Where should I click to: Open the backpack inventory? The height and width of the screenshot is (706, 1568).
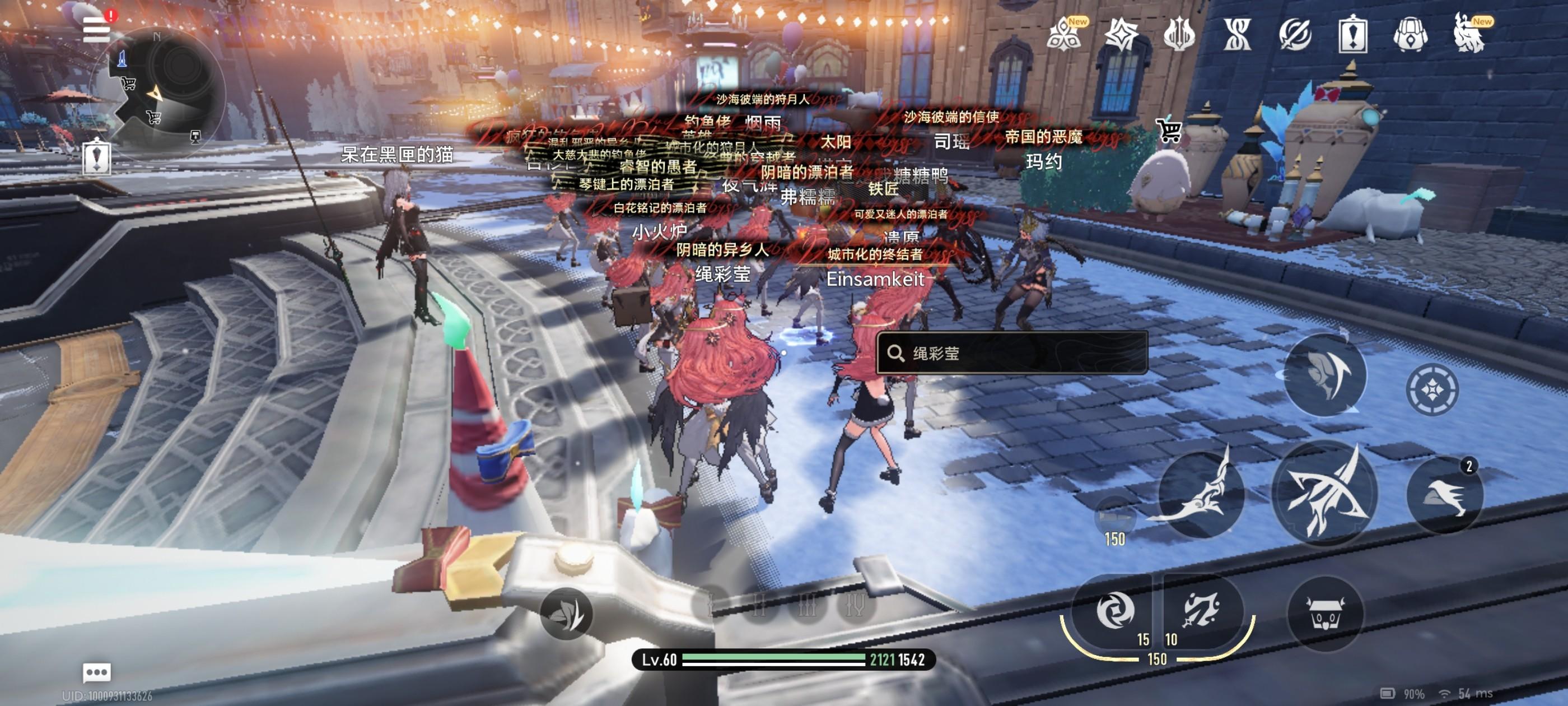click(1410, 34)
